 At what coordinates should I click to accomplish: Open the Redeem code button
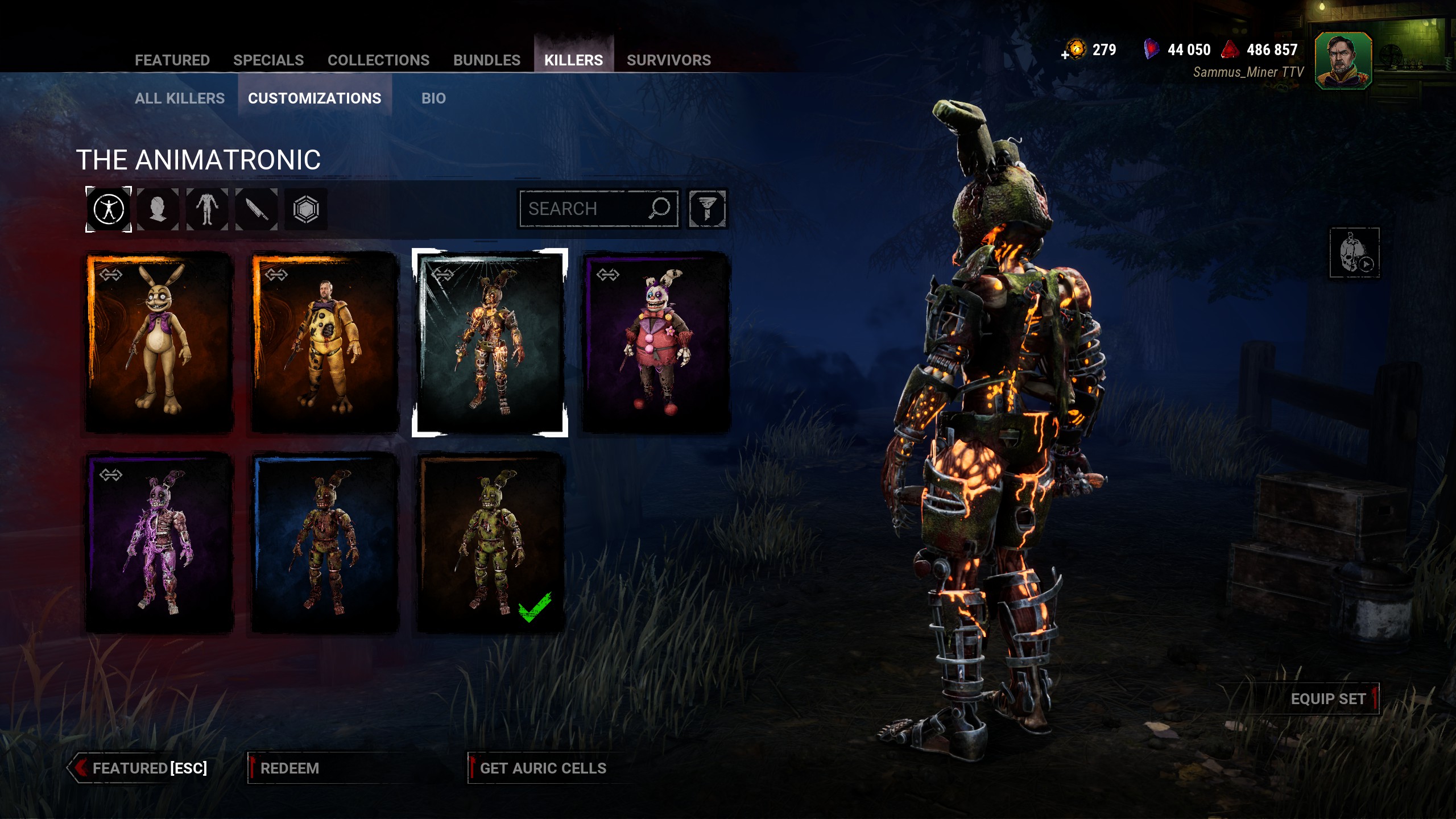(289, 768)
